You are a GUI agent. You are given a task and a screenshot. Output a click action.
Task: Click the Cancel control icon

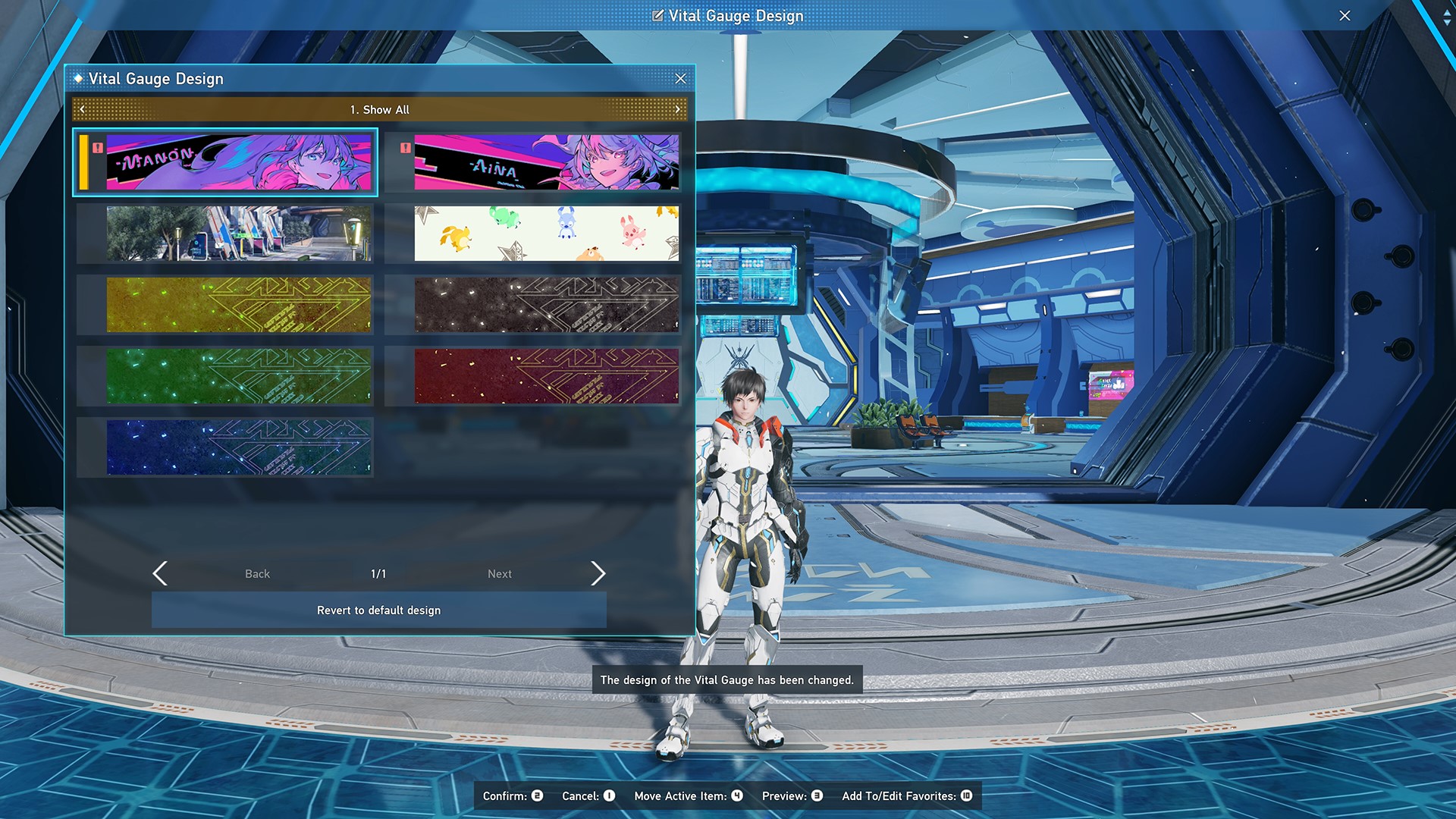click(x=607, y=796)
